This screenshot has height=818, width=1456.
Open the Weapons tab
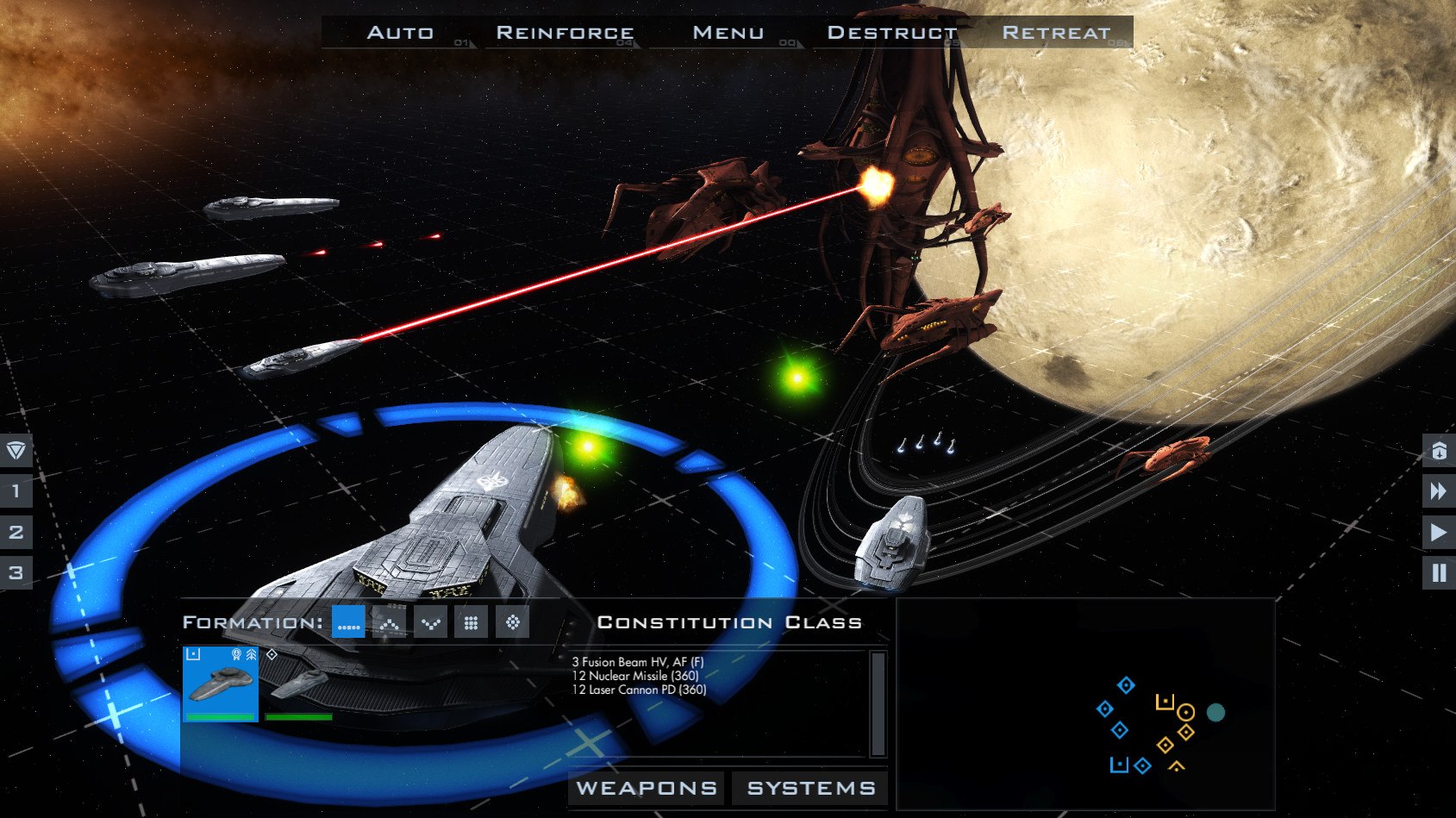(647, 788)
